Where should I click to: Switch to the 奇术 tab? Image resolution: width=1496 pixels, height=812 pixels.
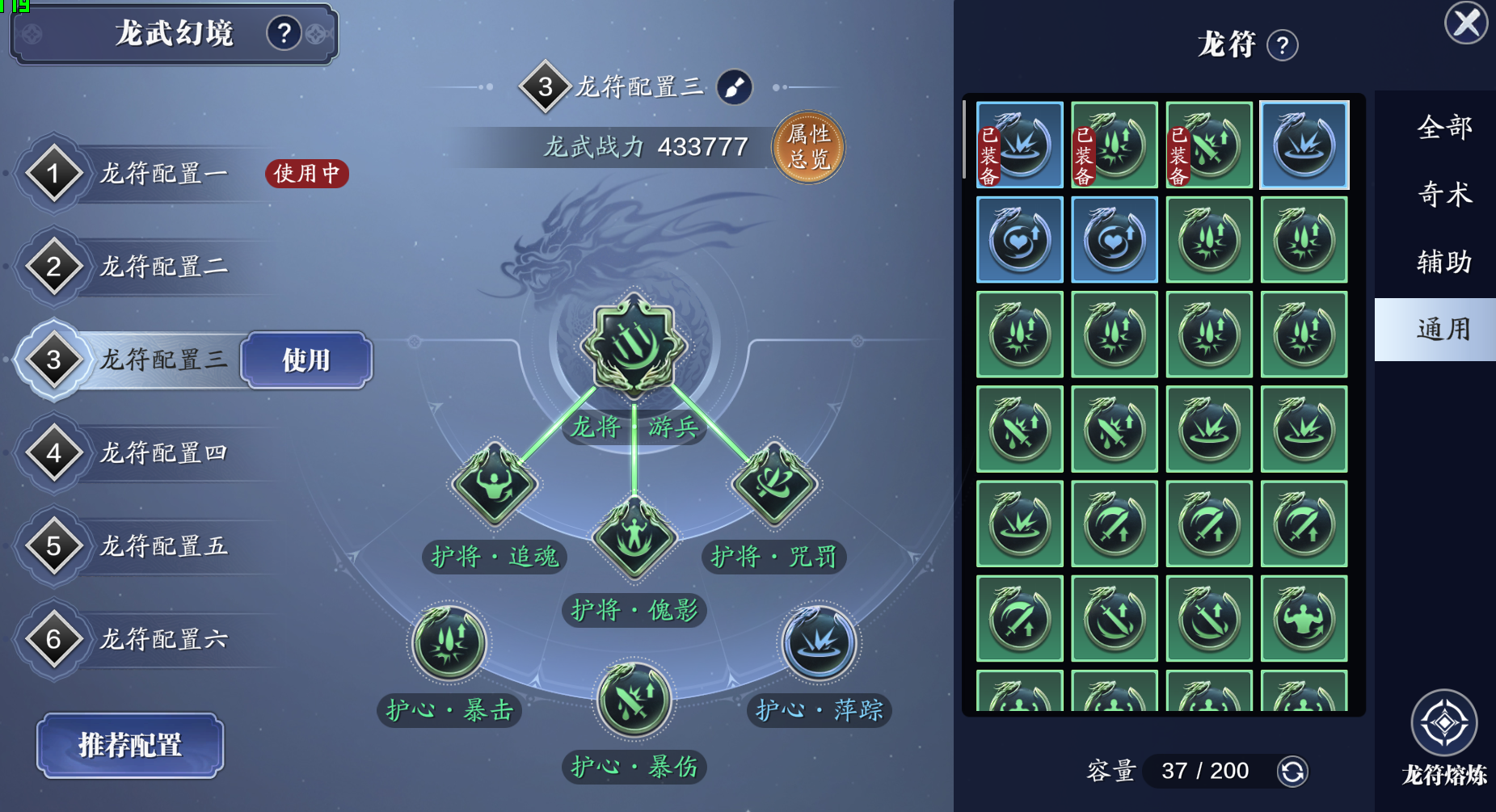(x=1443, y=195)
